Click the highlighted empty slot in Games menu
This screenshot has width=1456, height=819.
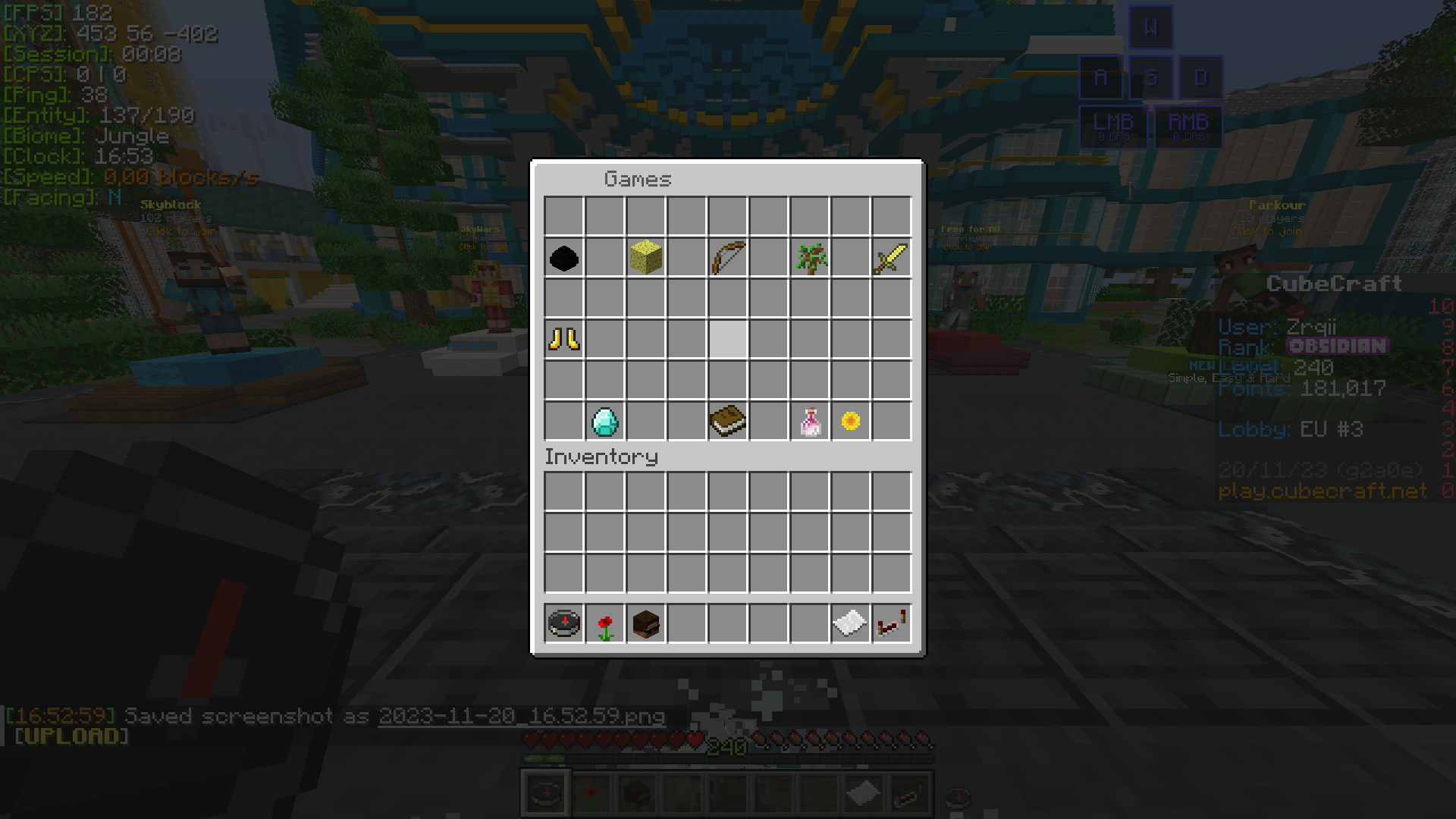tap(728, 340)
